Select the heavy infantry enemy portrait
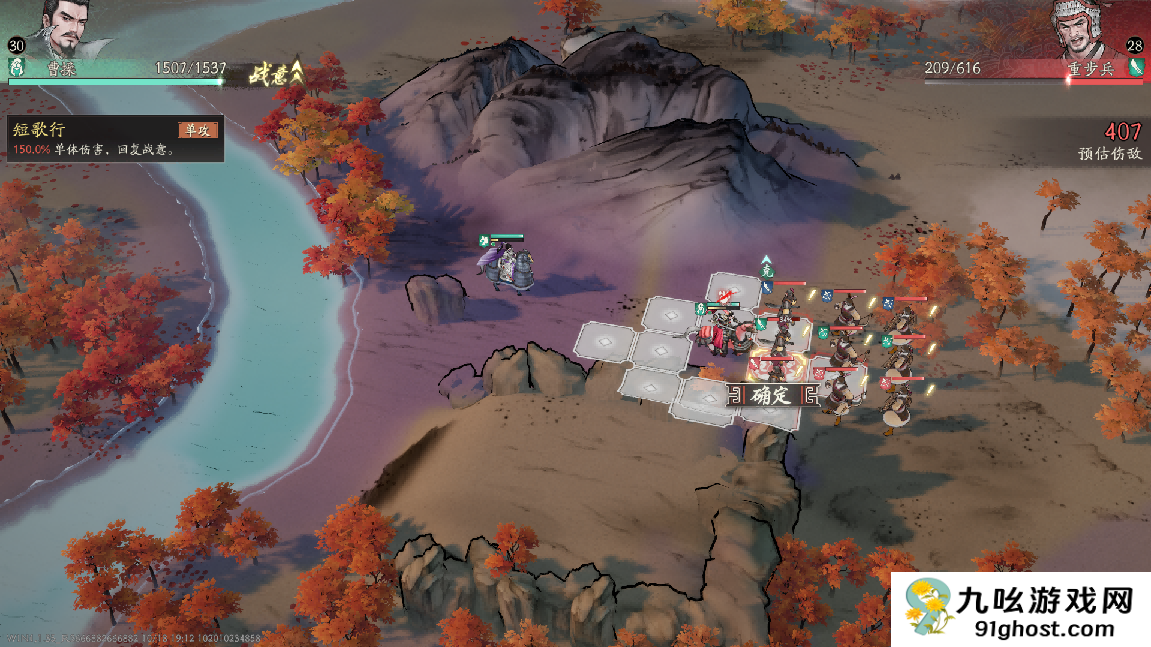Image resolution: width=1151 pixels, height=647 pixels. tap(1087, 30)
